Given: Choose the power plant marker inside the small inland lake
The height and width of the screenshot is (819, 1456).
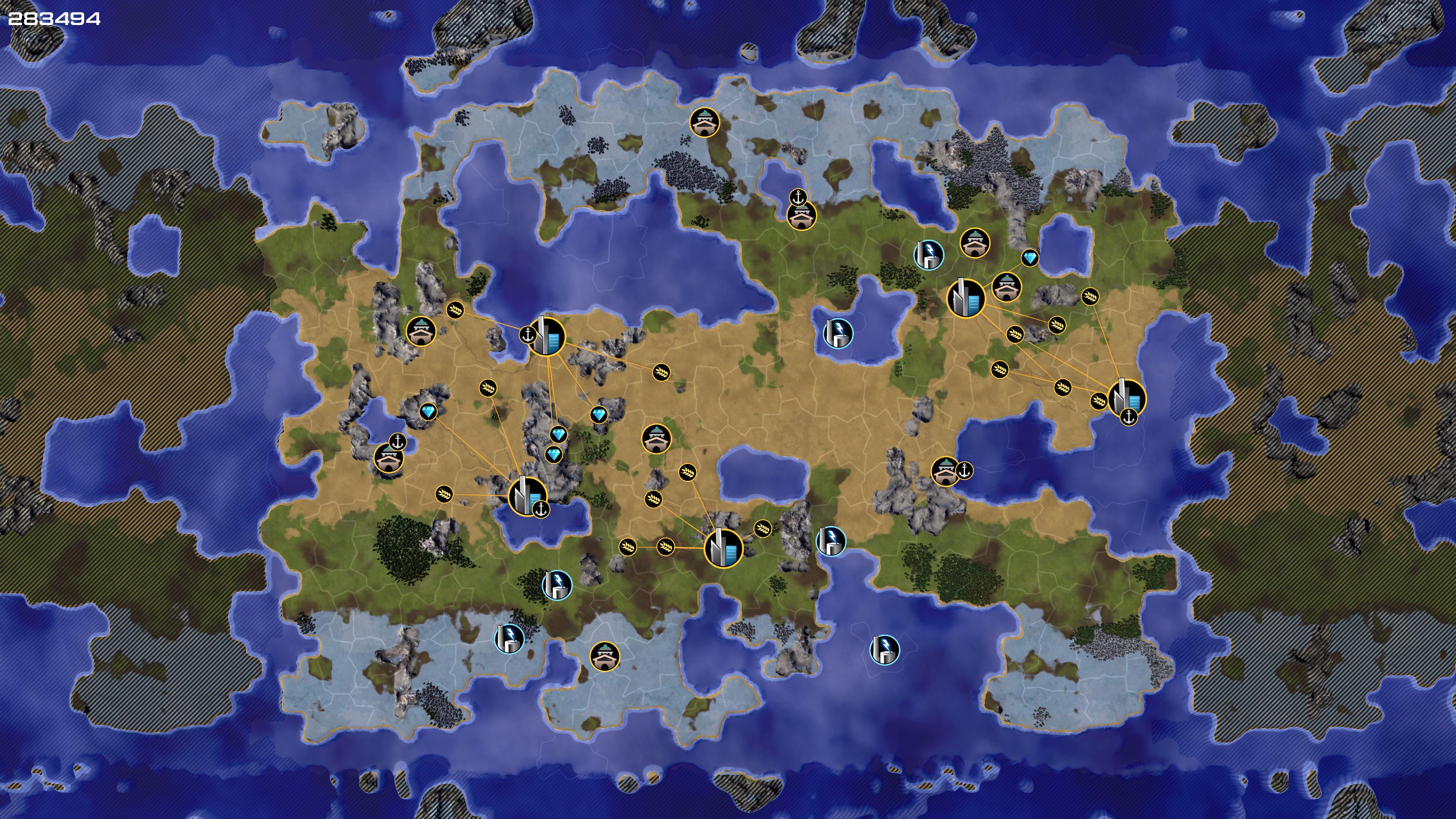Looking at the screenshot, I should [838, 333].
